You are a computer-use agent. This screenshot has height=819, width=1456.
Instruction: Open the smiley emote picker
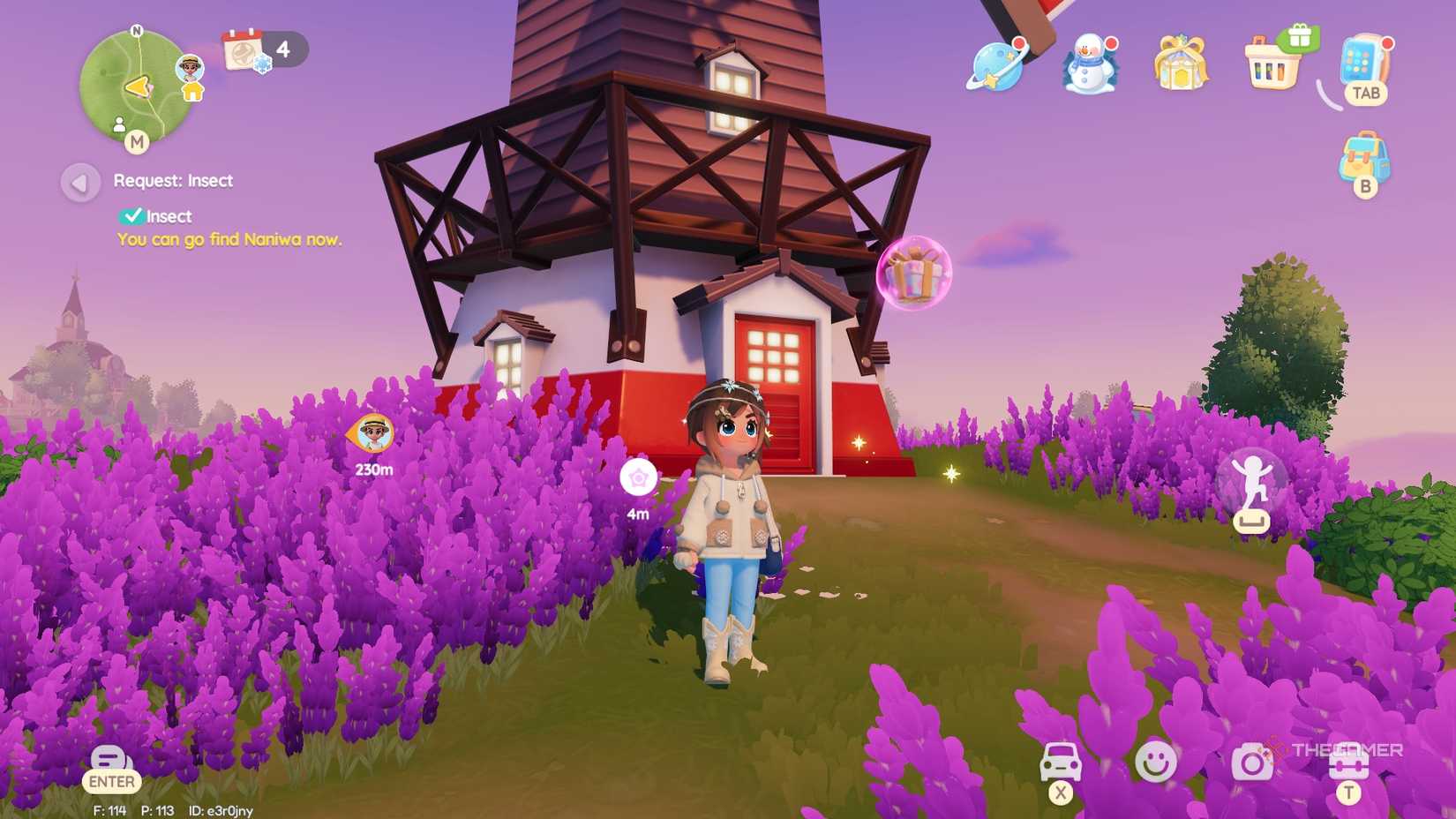click(x=1158, y=761)
